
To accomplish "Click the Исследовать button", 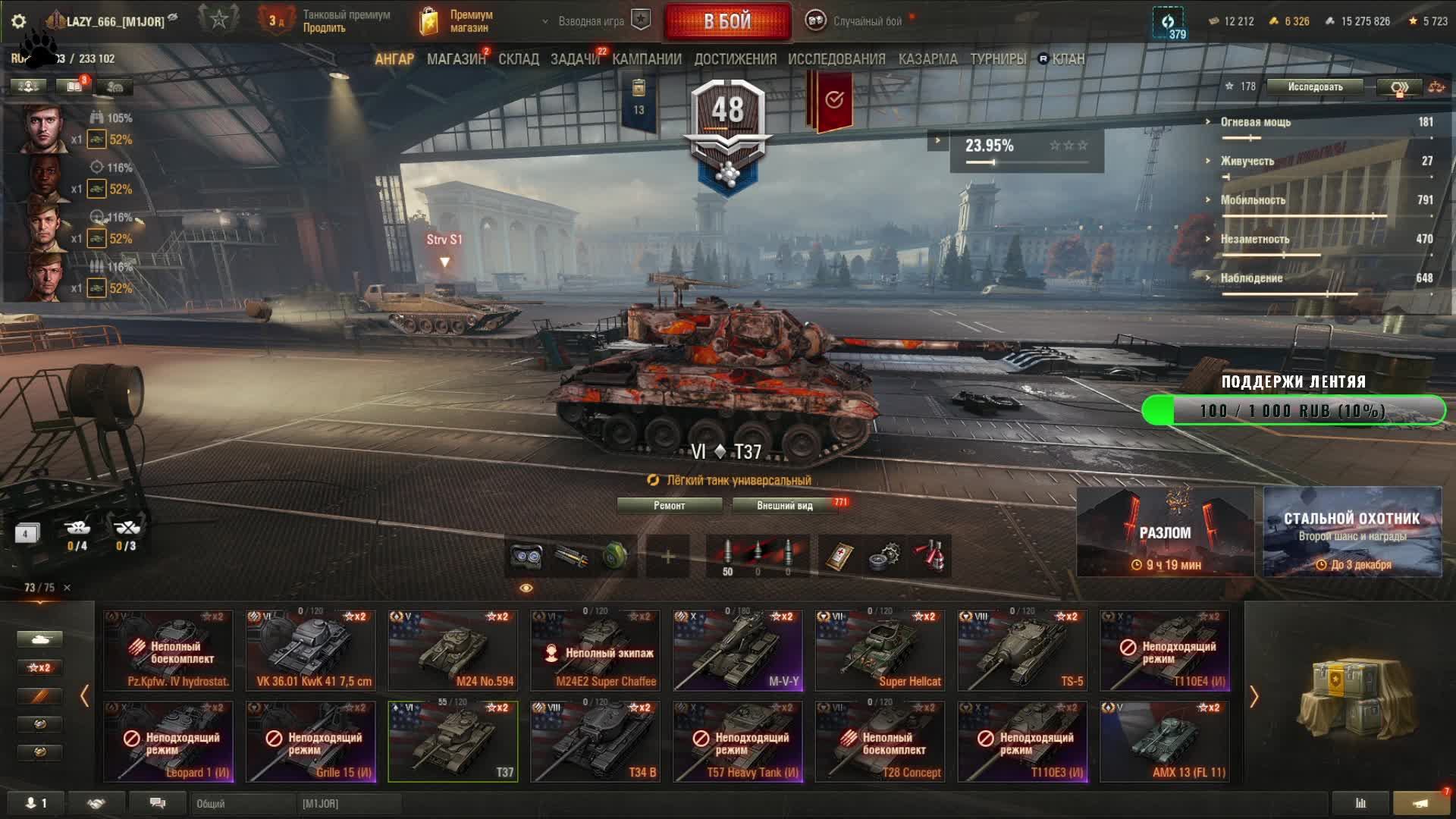I will tap(1315, 87).
